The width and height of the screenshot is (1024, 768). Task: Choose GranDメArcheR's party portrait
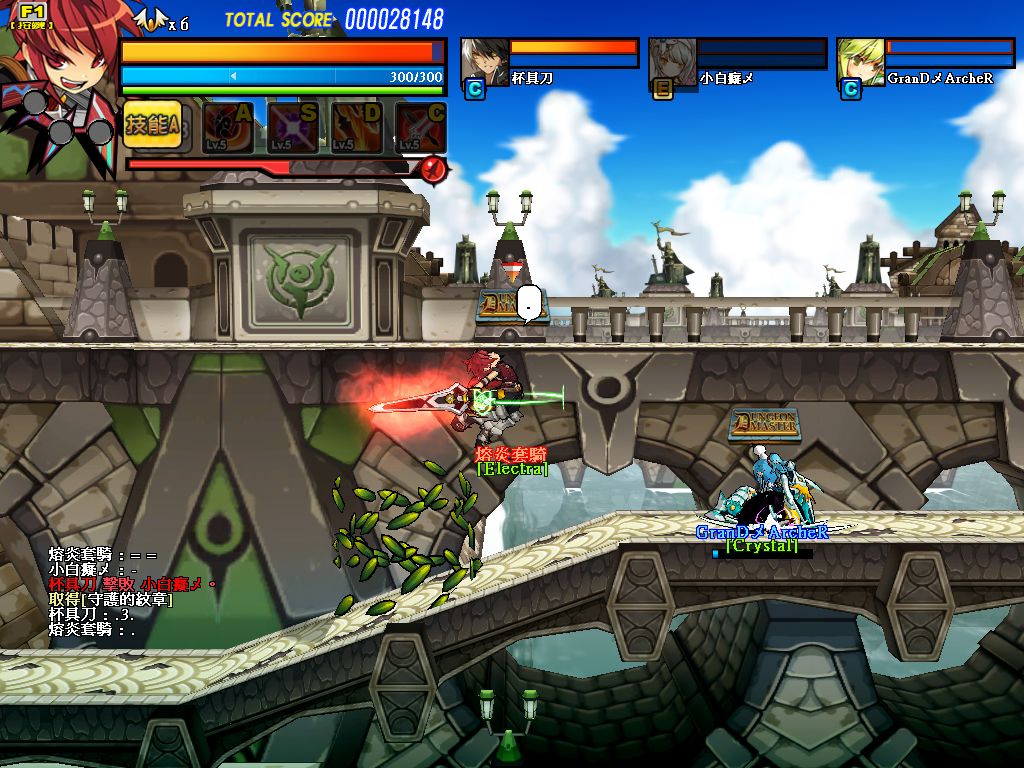(861, 62)
